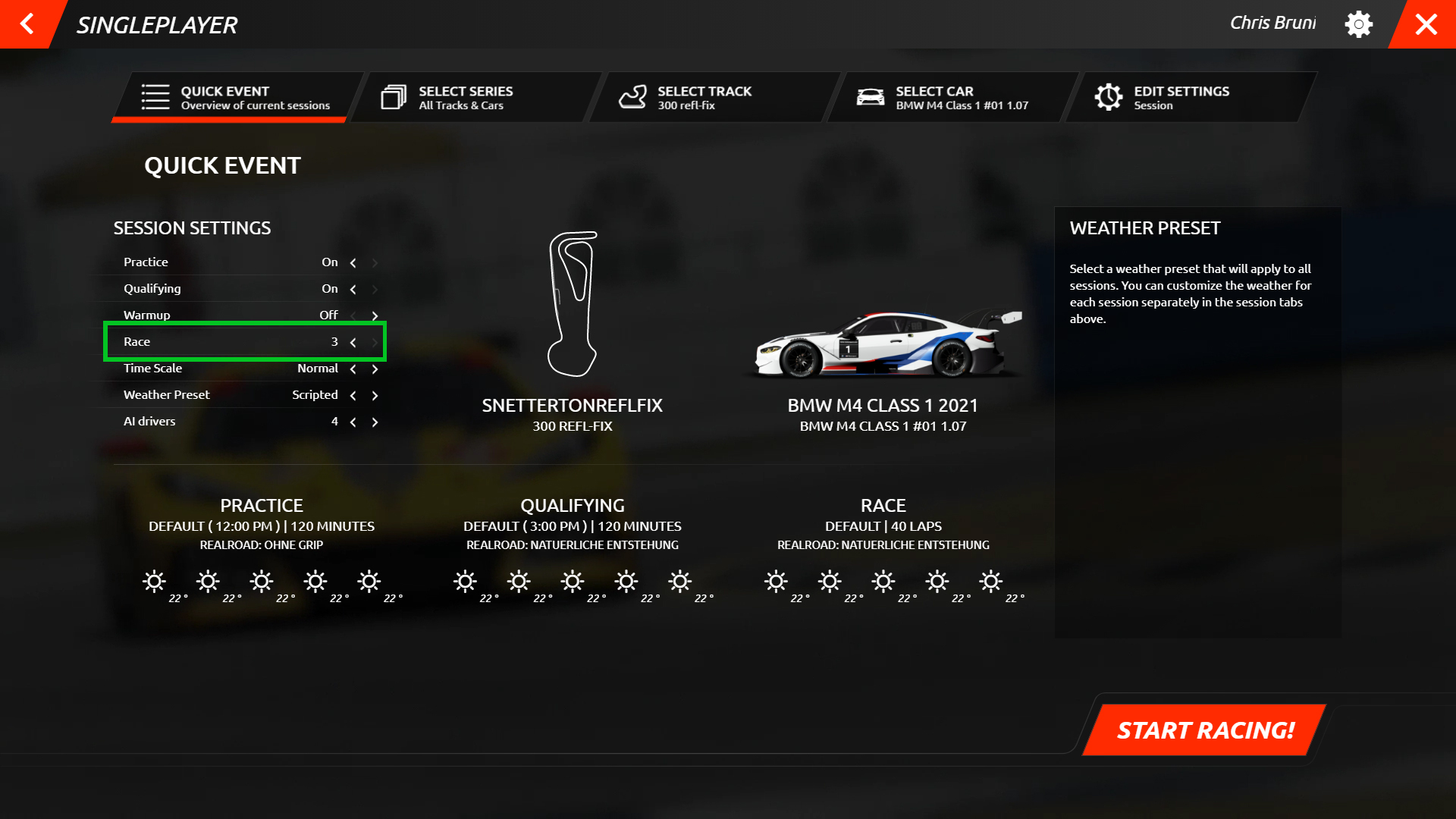
Task: Go back using the red back arrow
Action: coord(27,24)
